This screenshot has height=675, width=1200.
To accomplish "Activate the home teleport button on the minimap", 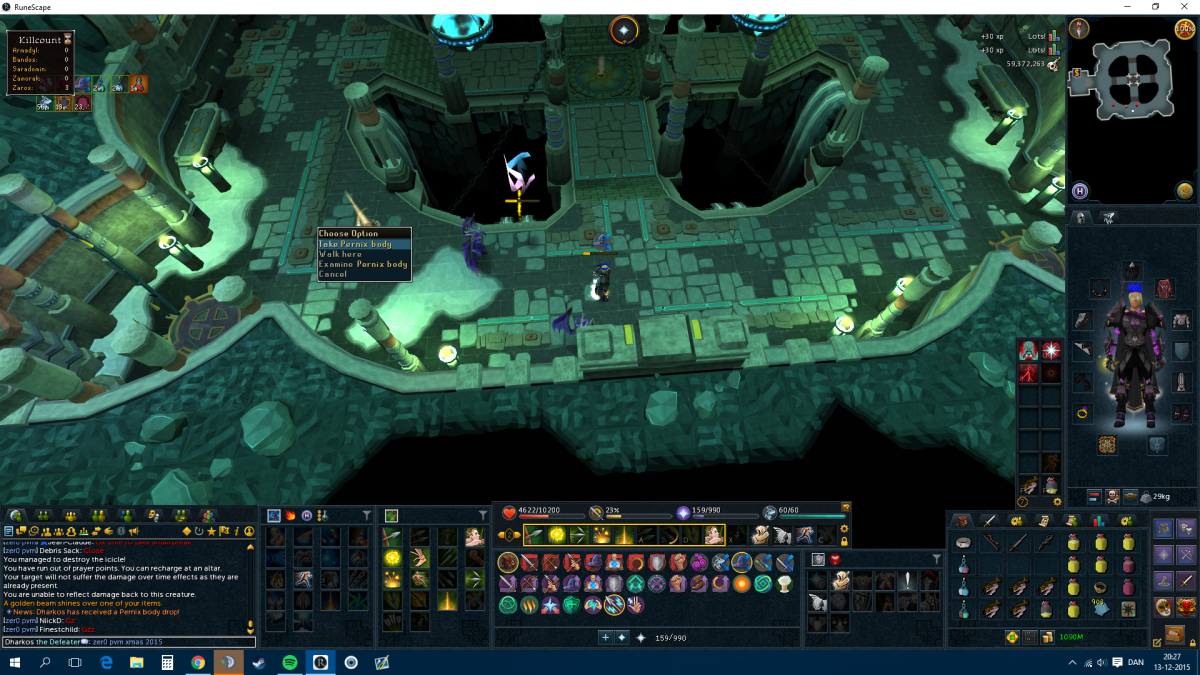I will pyautogui.click(x=1080, y=191).
